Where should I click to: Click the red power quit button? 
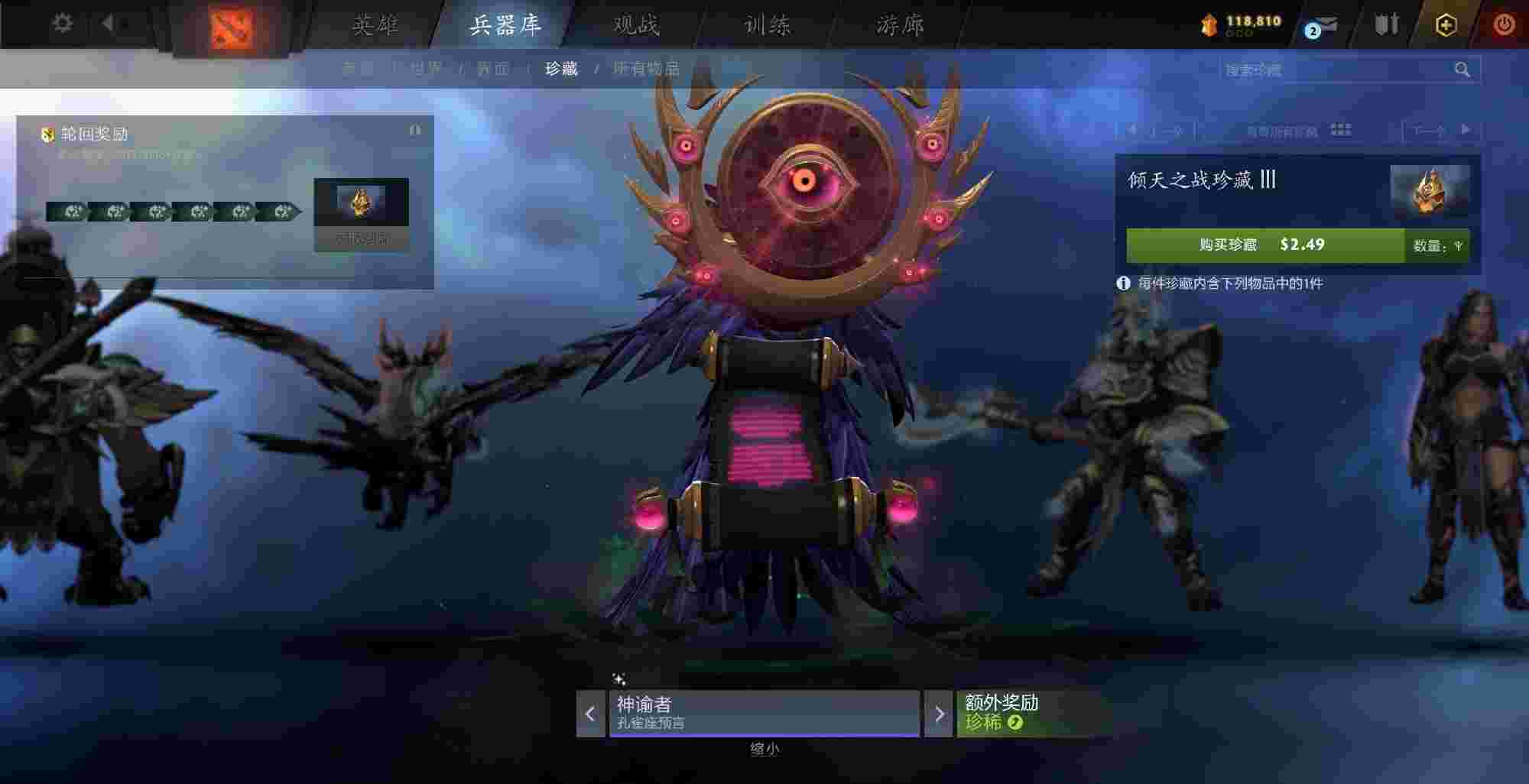pos(1503,24)
